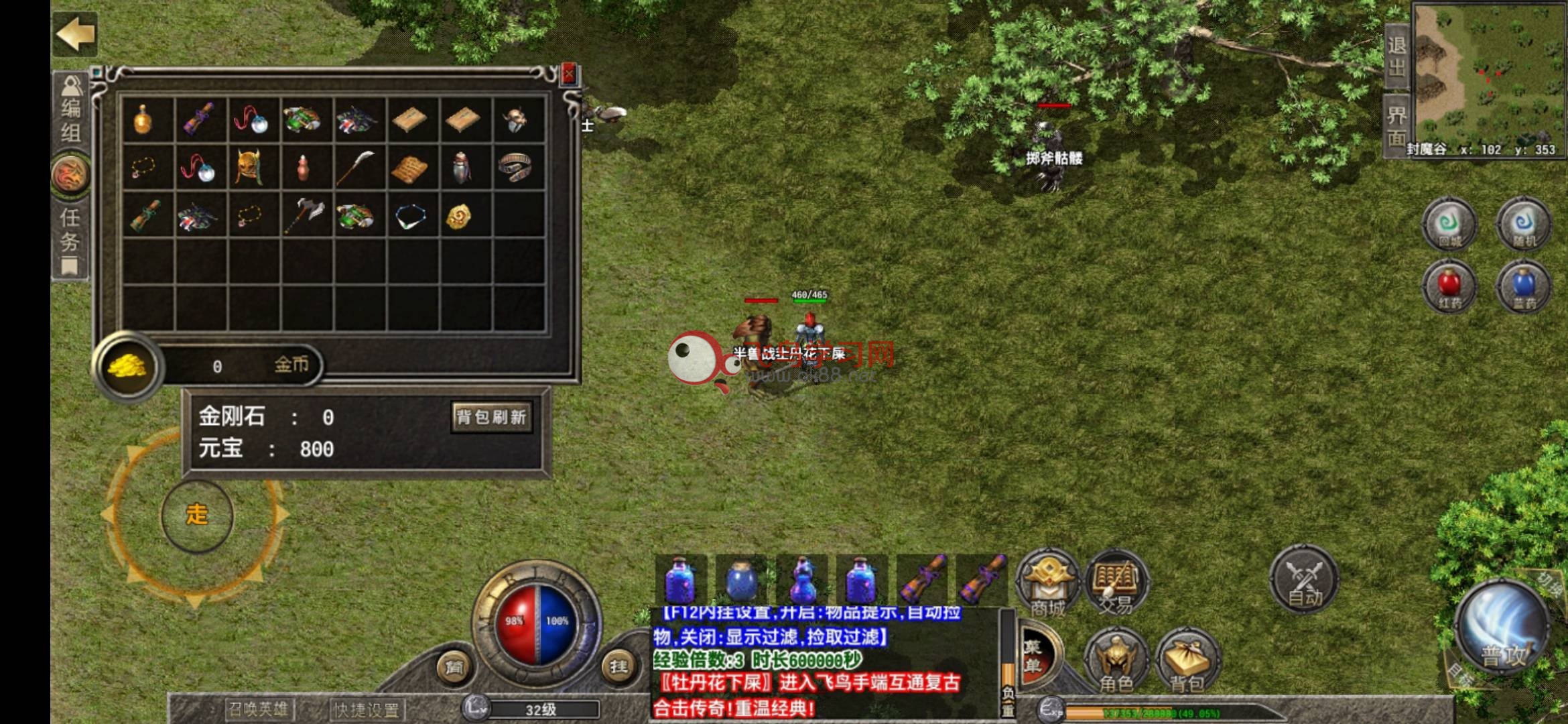
Task: Close the inventory window with red X
Action: [569, 74]
